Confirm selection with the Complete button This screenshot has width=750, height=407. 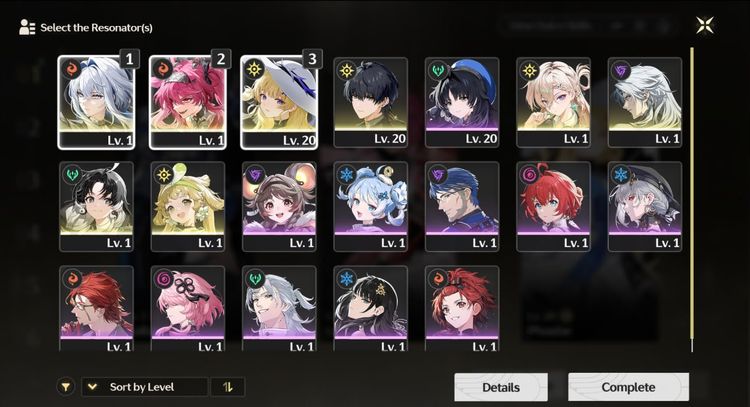tap(628, 387)
